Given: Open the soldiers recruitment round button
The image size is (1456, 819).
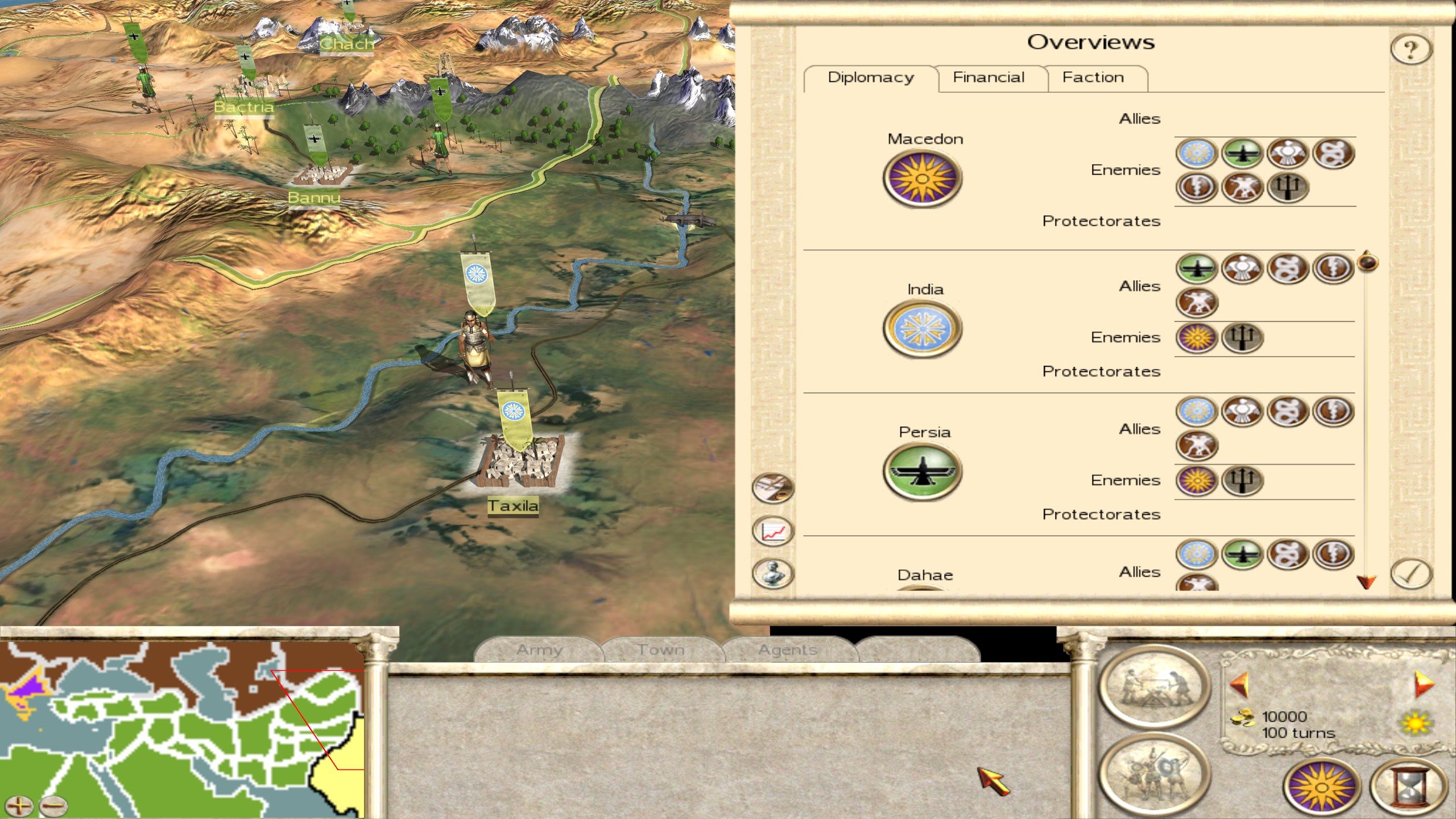Looking at the screenshot, I should pos(1155,773).
